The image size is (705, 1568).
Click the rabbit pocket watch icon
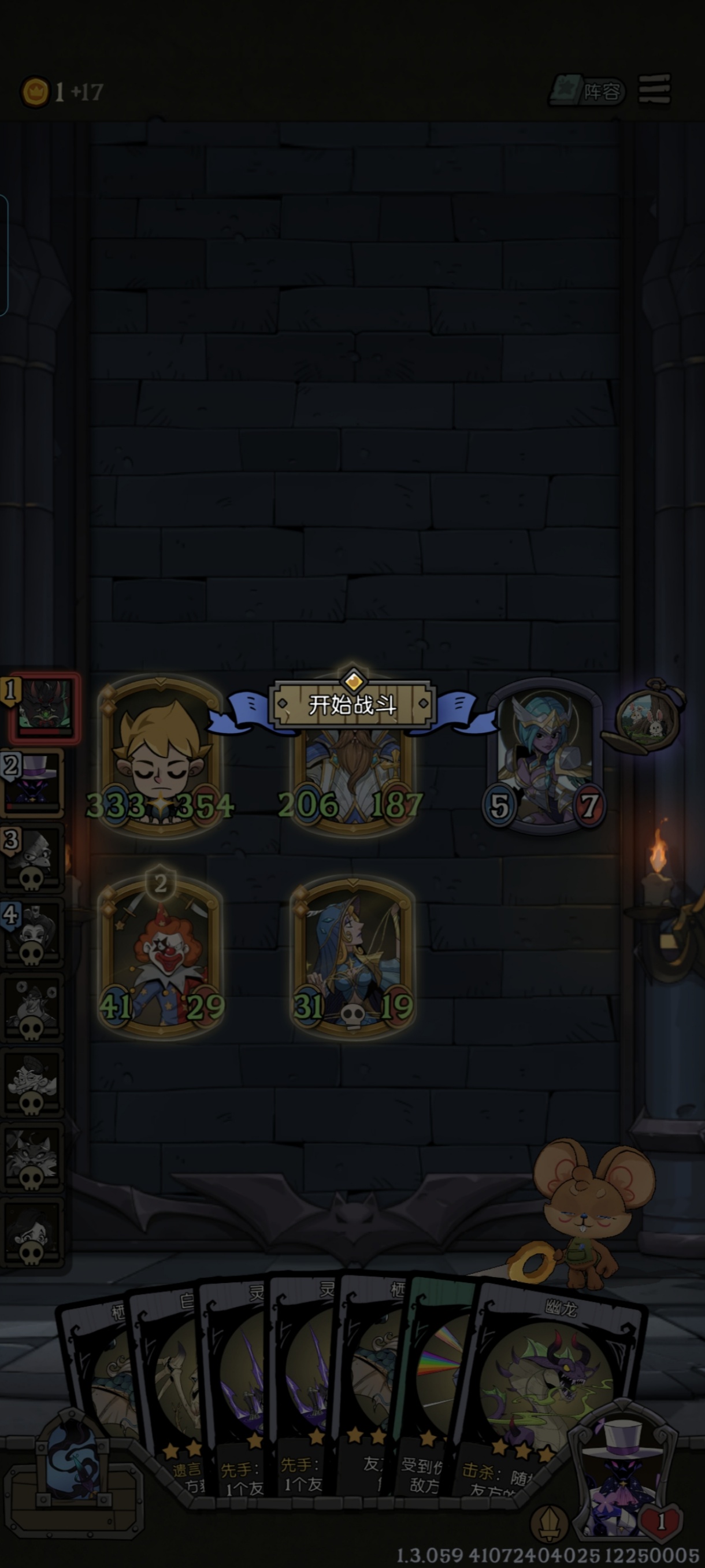point(649,715)
